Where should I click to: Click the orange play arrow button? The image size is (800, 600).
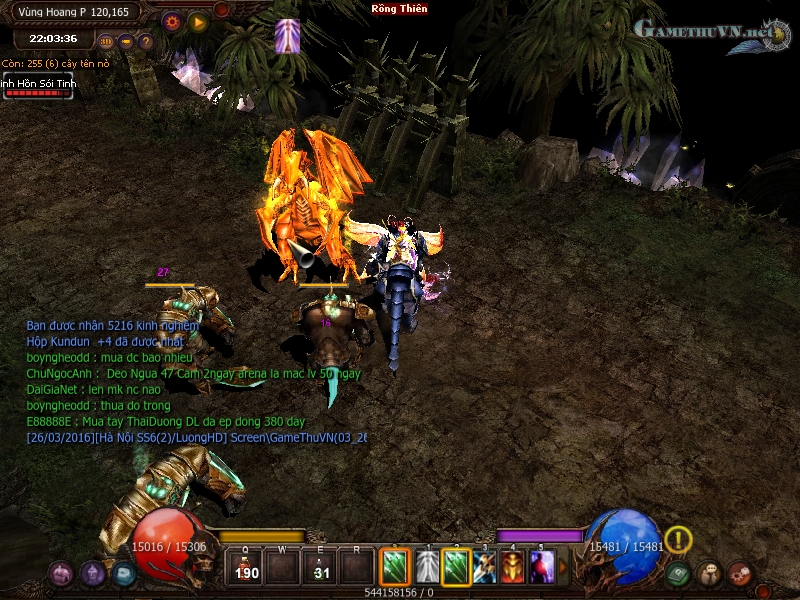pyautogui.click(x=197, y=21)
